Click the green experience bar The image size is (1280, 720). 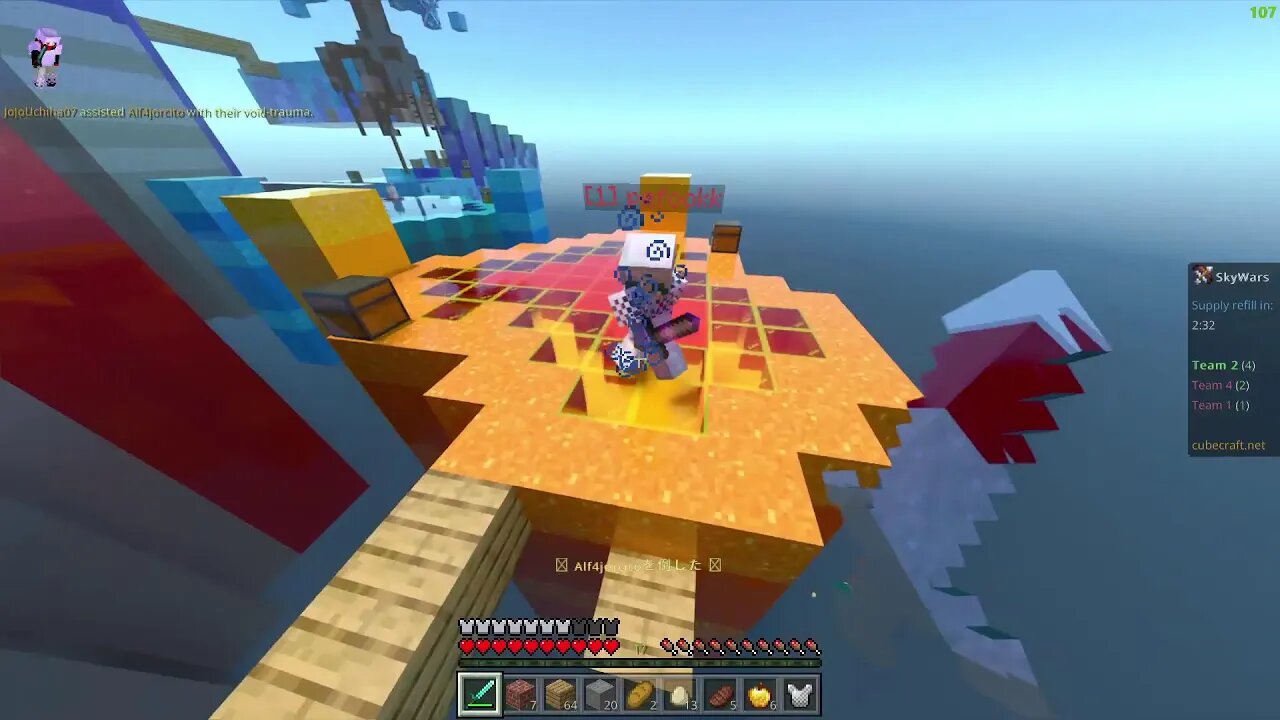[x=640, y=662]
